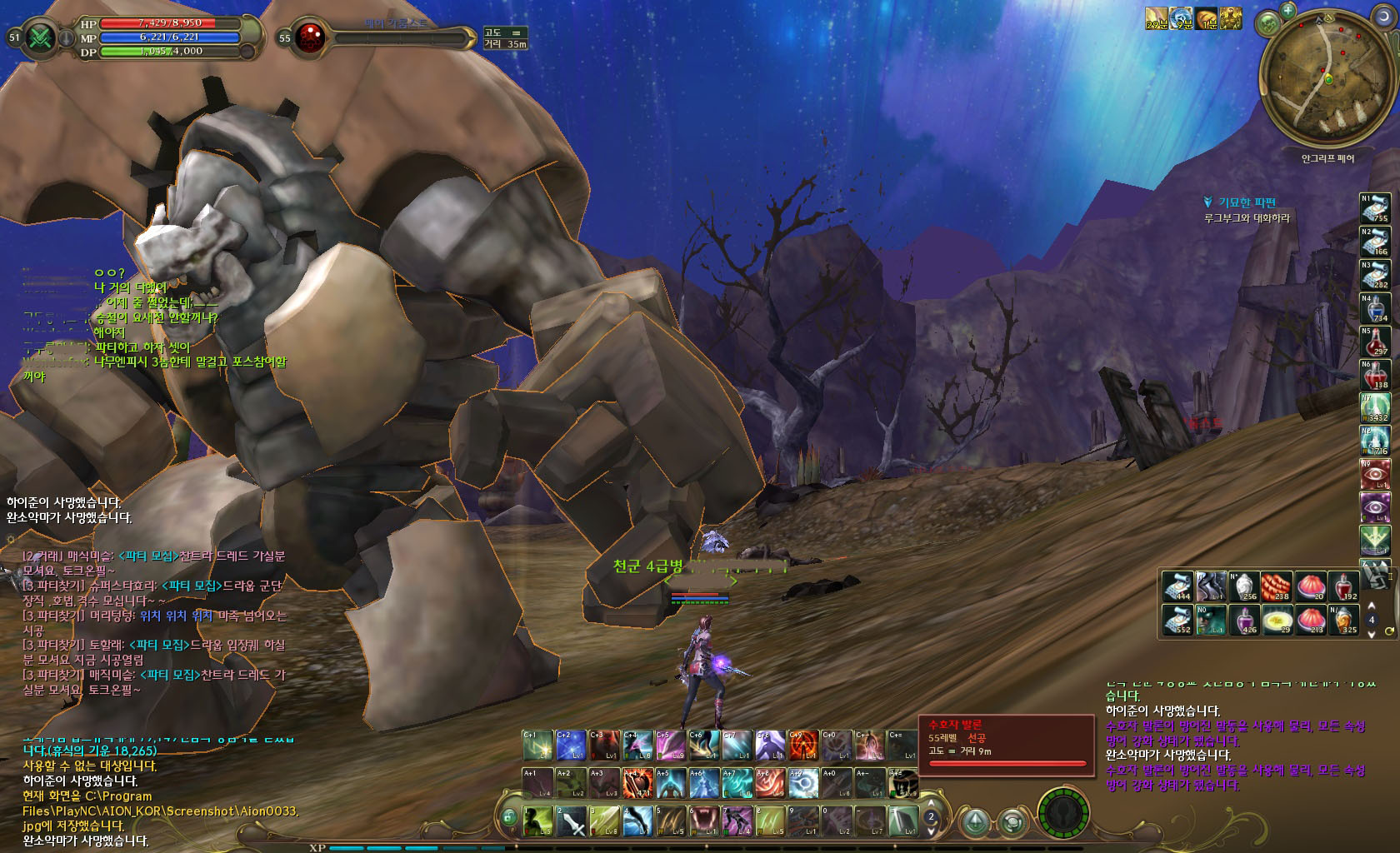Click the minimap's plus zoom button
The height and width of the screenshot is (853, 1400).
pyautogui.click(x=1288, y=12)
